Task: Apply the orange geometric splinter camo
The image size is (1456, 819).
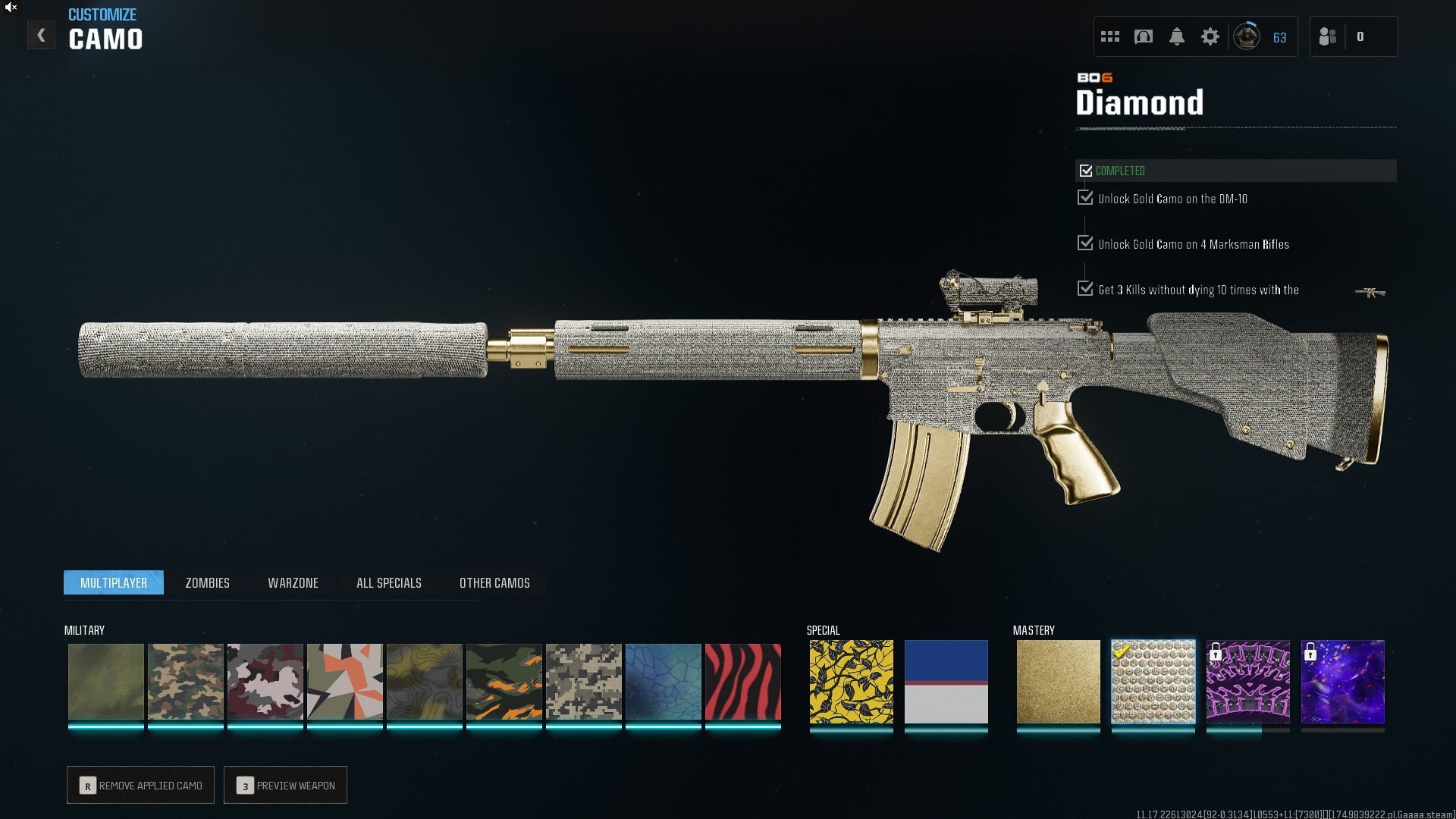Action: coord(344,682)
